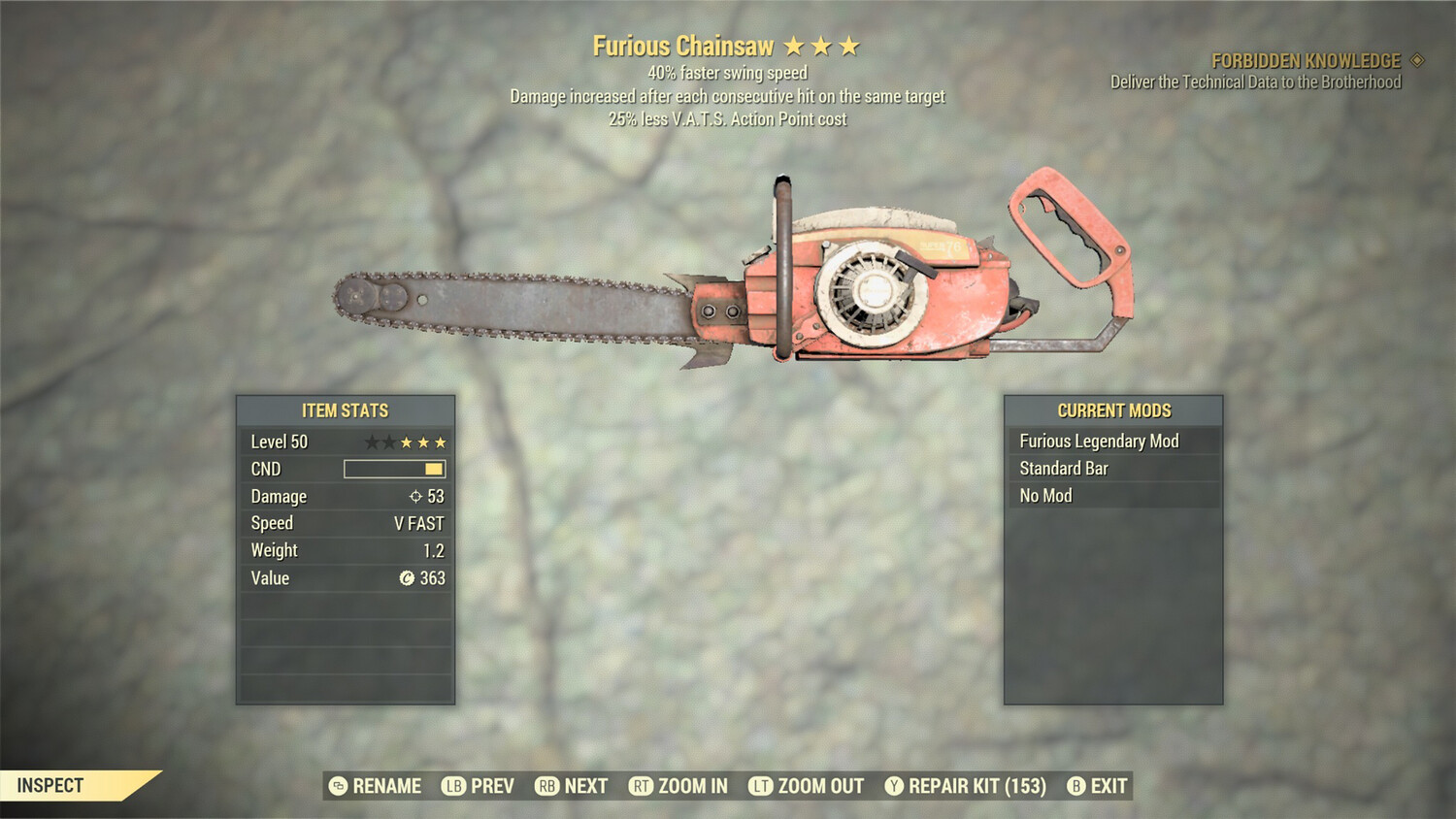The width and height of the screenshot is (1456, 819).
Task: Use Repair Kit (153) on the chainsaw
Action: (x=966, y=786)
